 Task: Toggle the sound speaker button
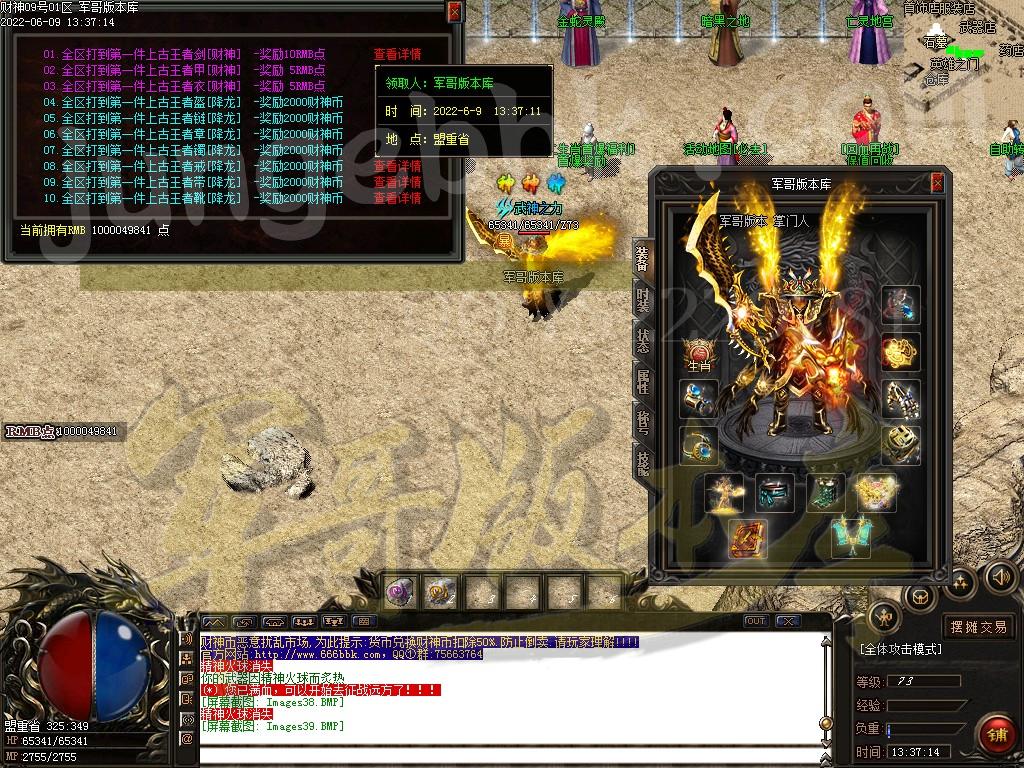click(x=1000, y=577)
